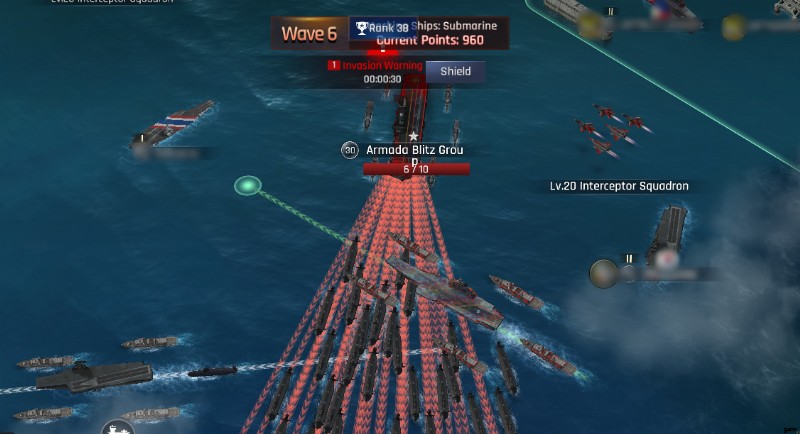
Task: Select the Armada Blitz Group label
Action: point(414,151)
